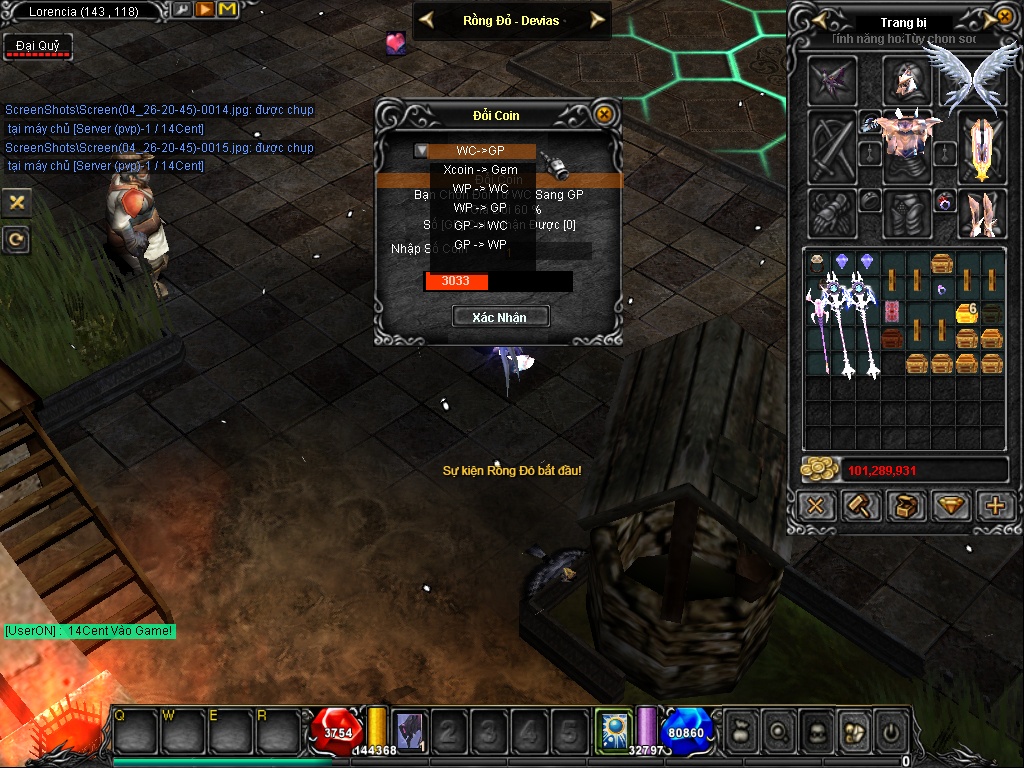Choose GP -> WC in the dropdown
The width and height of the screenshot is (1024, 768).
[x=480, y=226]
